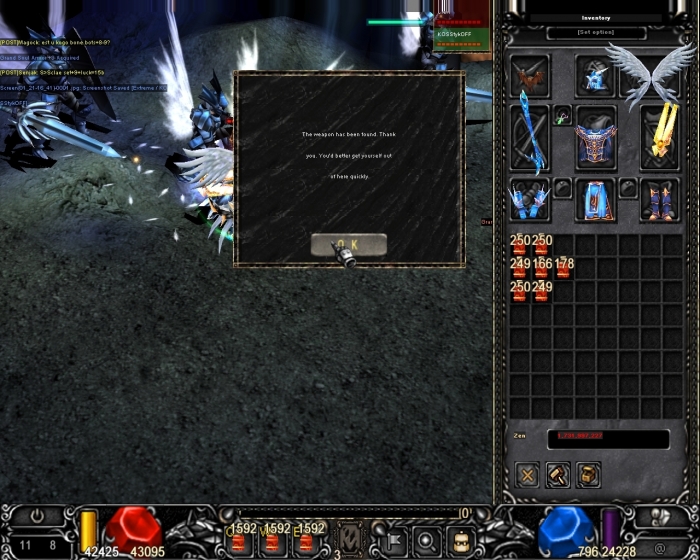The width and height of the screenshot is (700, 560).
Task: Select the potion stack showing 166
Action: pyautogui.click(x=542, y=267)
